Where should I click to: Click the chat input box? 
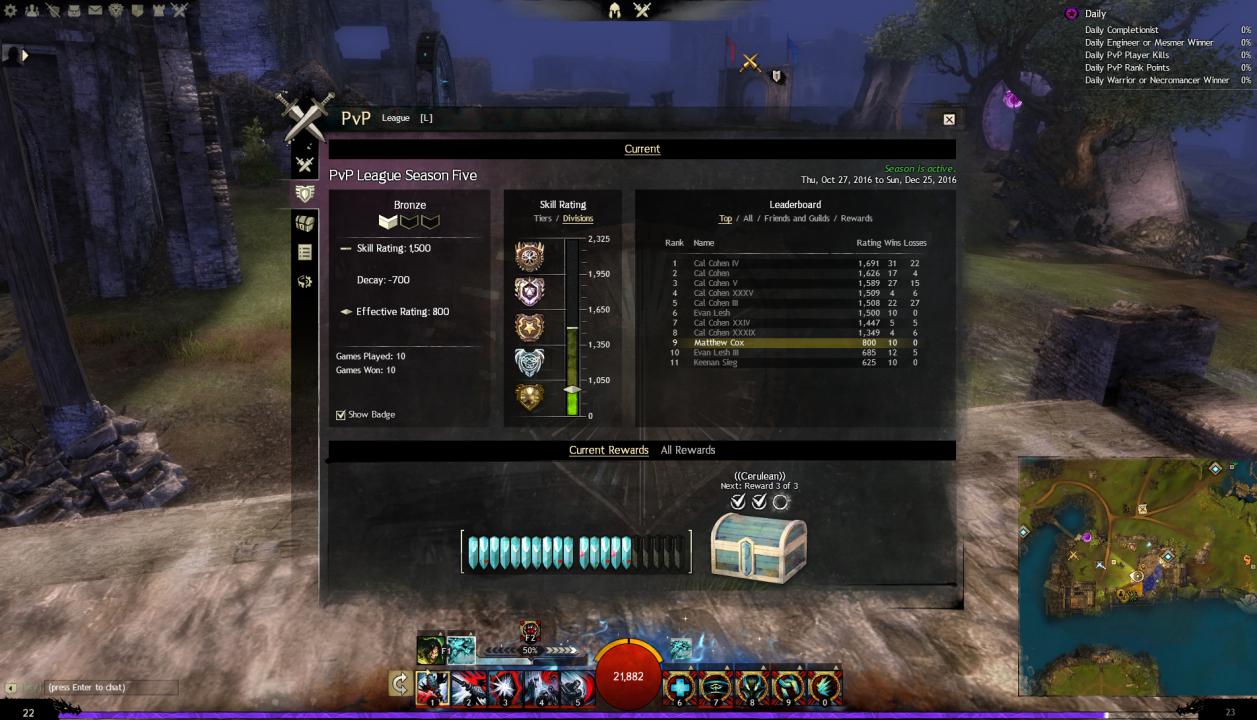110,688
